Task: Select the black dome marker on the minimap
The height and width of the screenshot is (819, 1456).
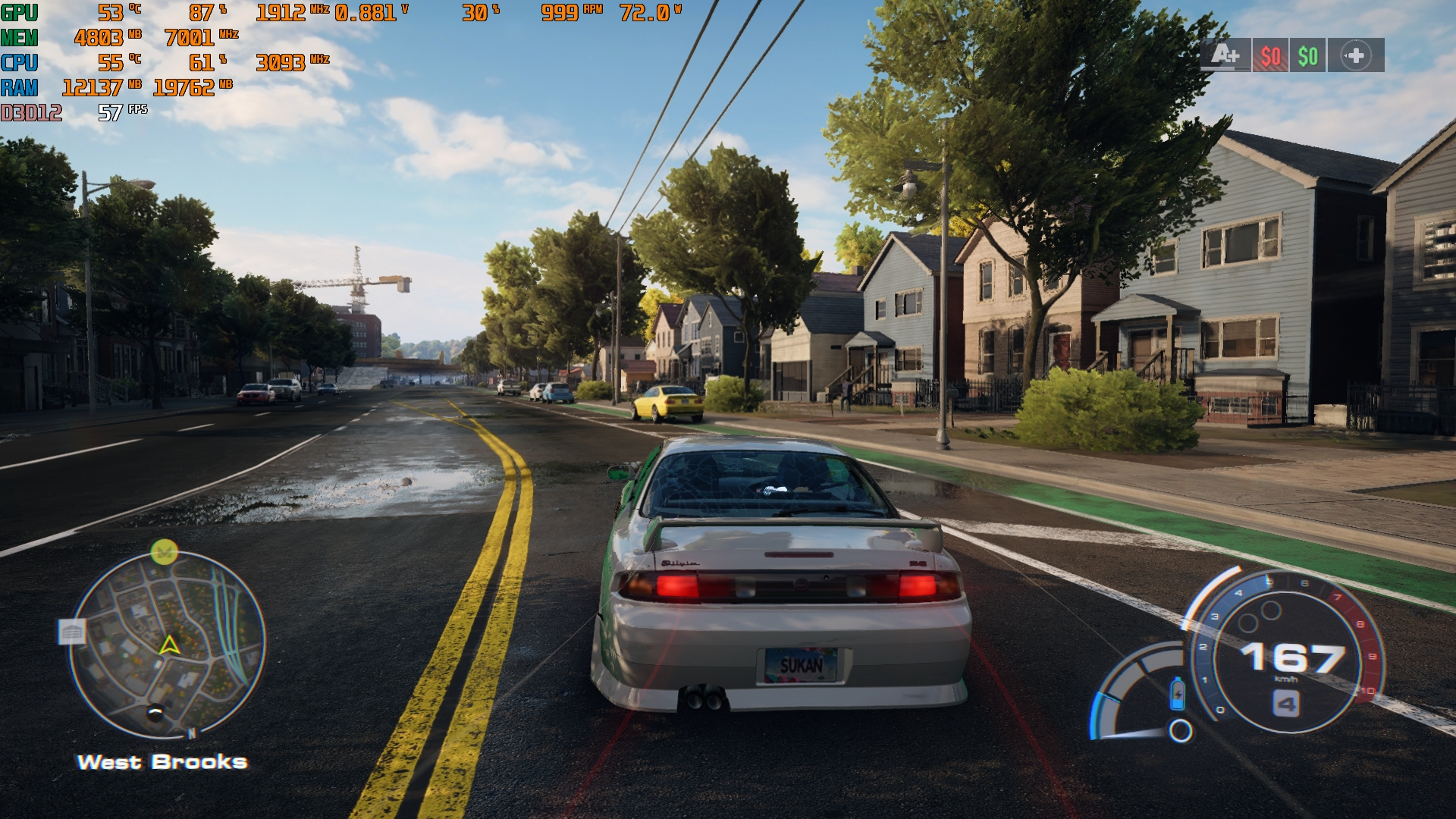Action: point(155,711)
